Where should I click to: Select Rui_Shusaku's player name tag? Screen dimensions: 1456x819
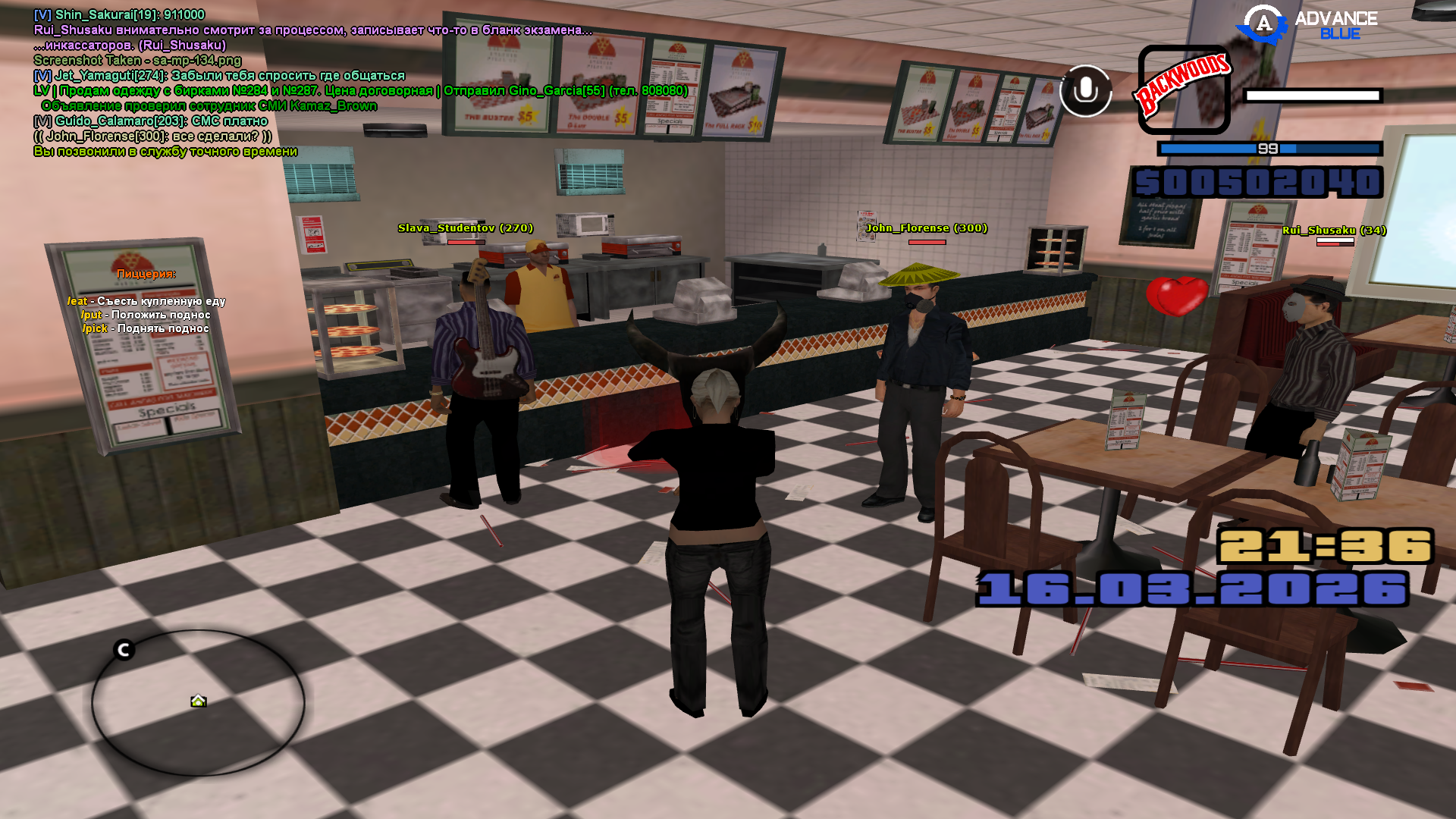(x=1334, y=231)
